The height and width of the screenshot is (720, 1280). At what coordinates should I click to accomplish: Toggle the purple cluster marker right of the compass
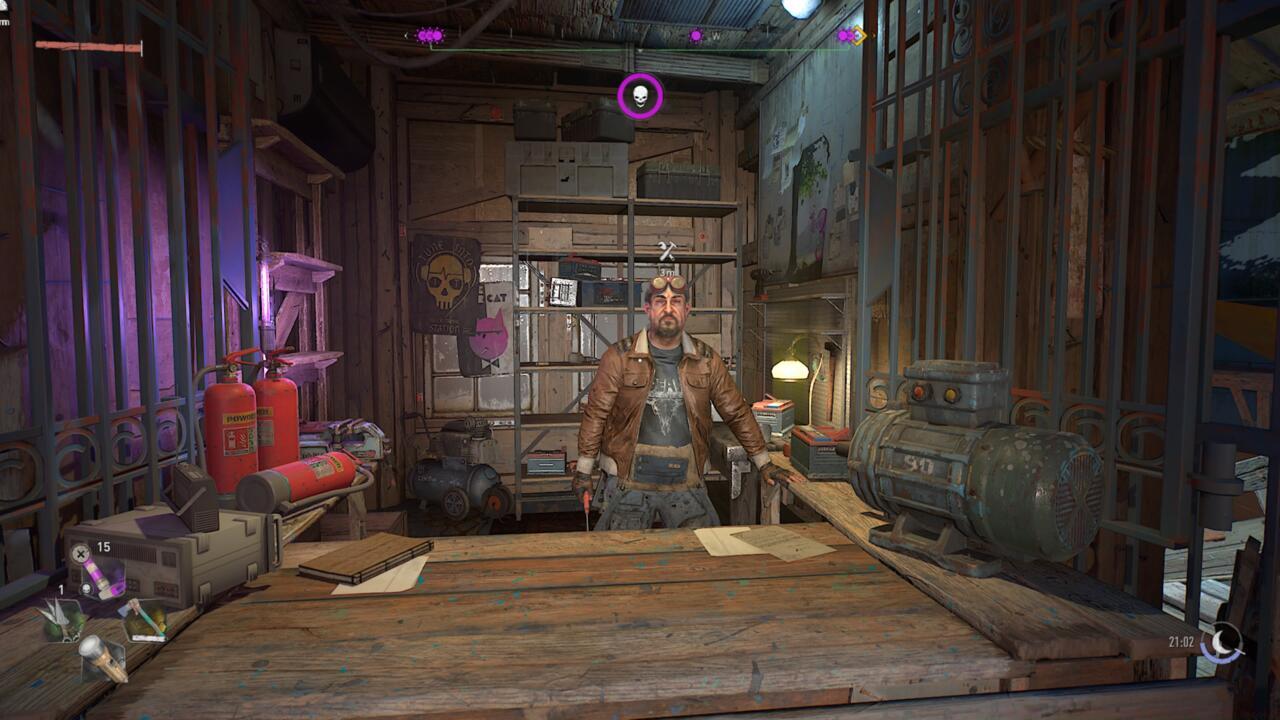pos(845,36)
